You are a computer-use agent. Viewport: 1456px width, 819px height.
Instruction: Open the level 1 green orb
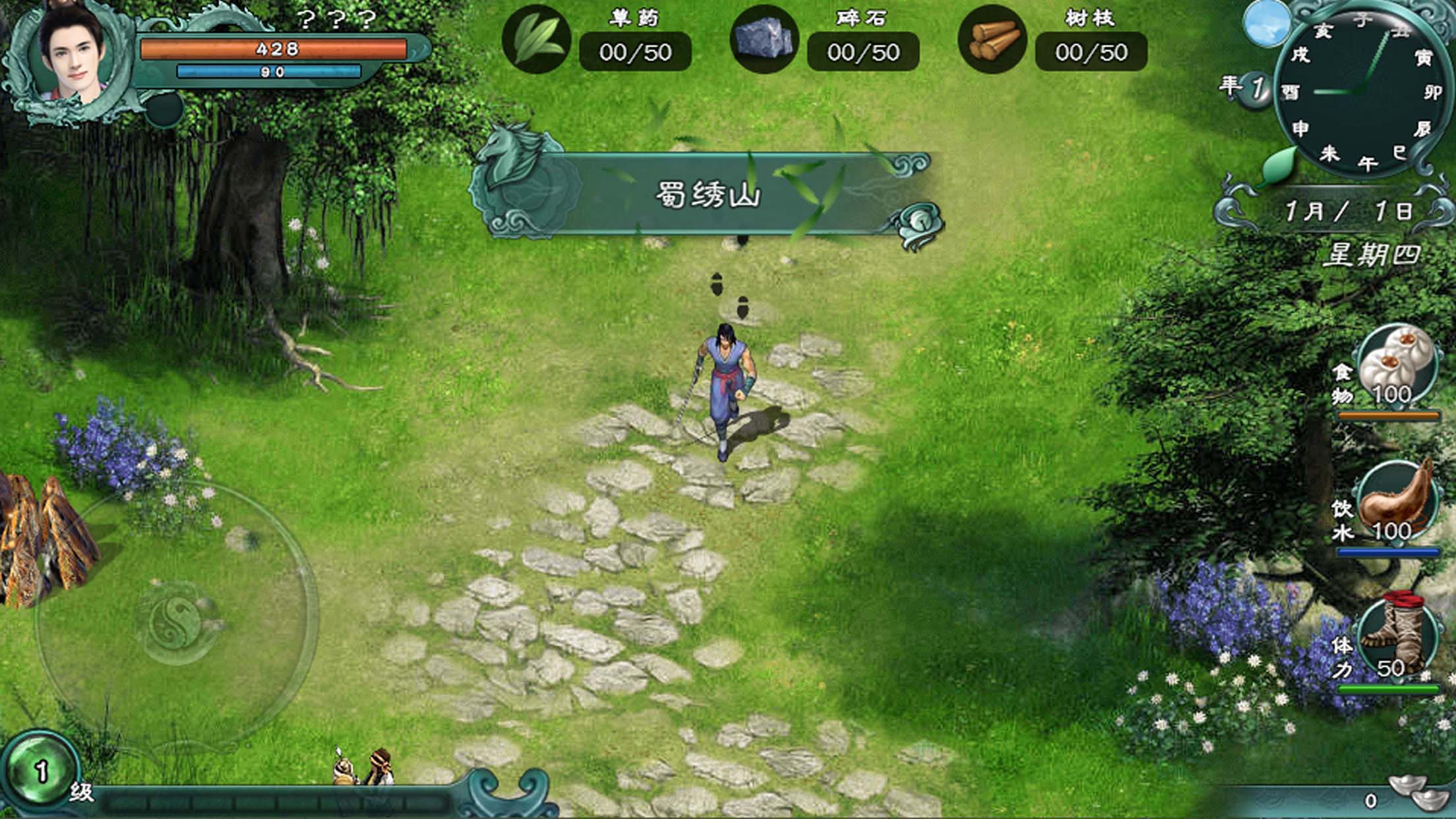point(40,772)
